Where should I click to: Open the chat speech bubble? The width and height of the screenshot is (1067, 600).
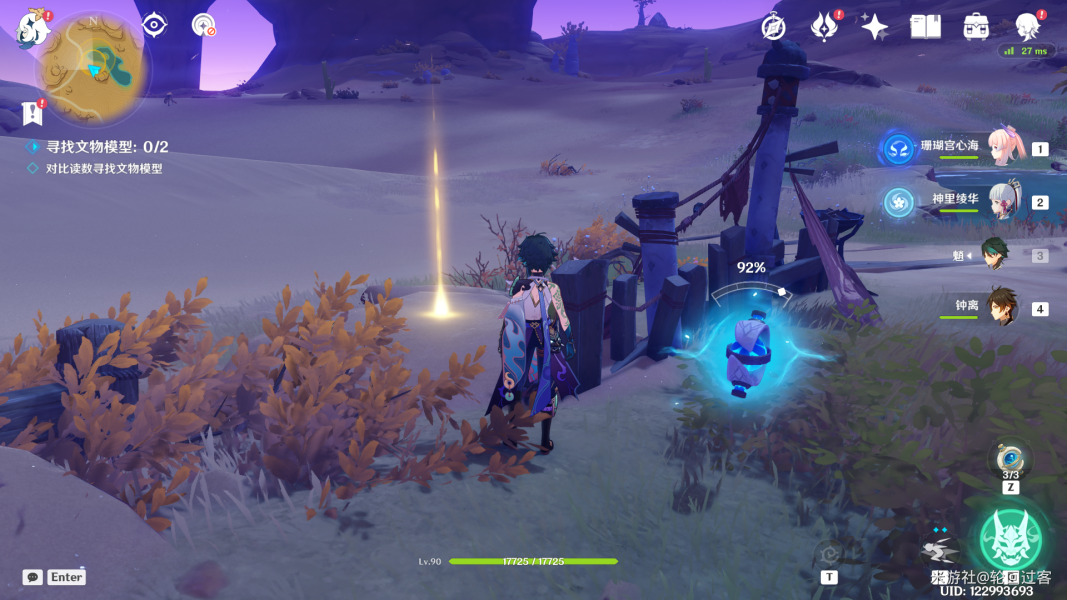tap(33, 577)
